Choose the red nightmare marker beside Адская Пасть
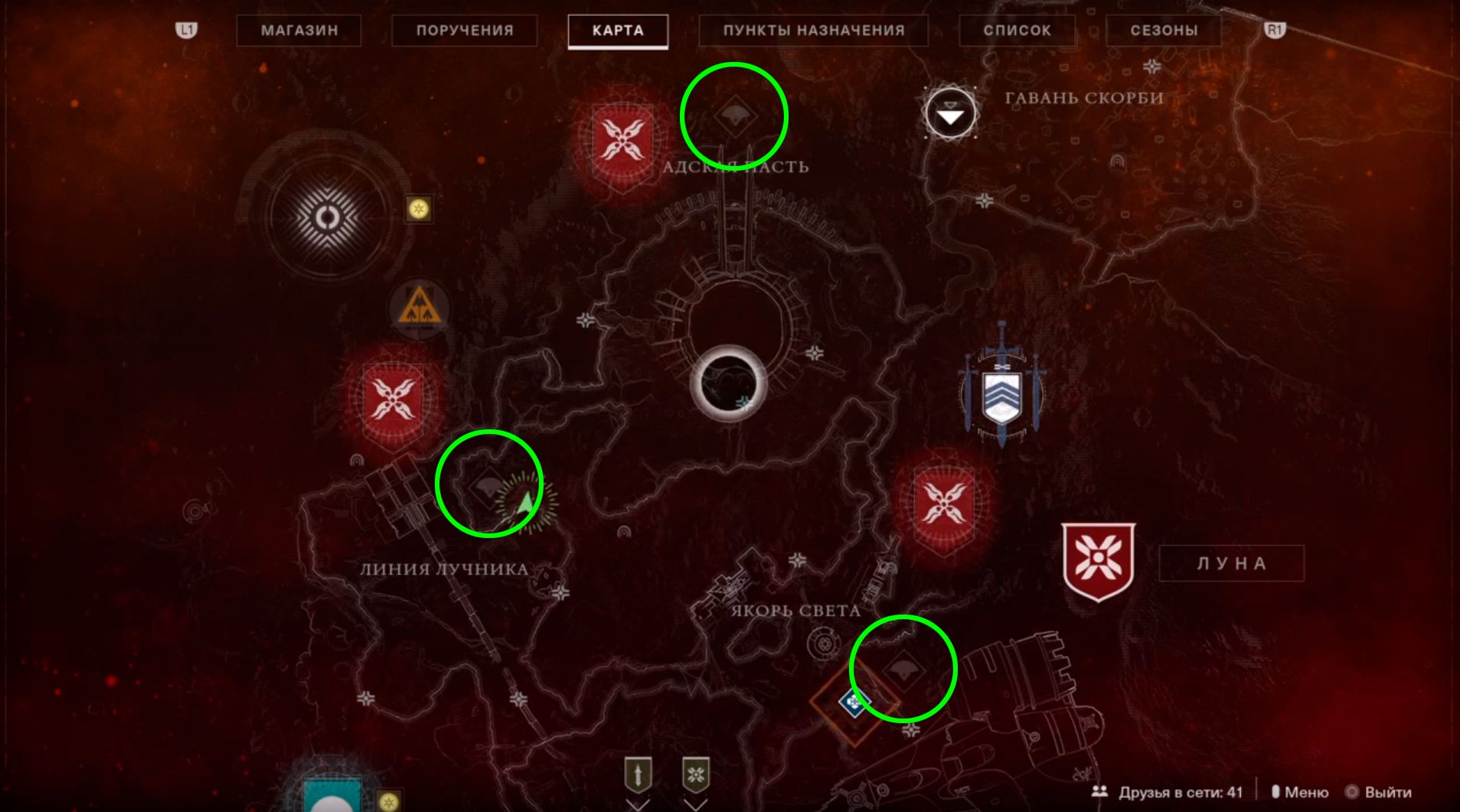The width and height of the screenshot is (1460, 812). click(x=622, y=143)
